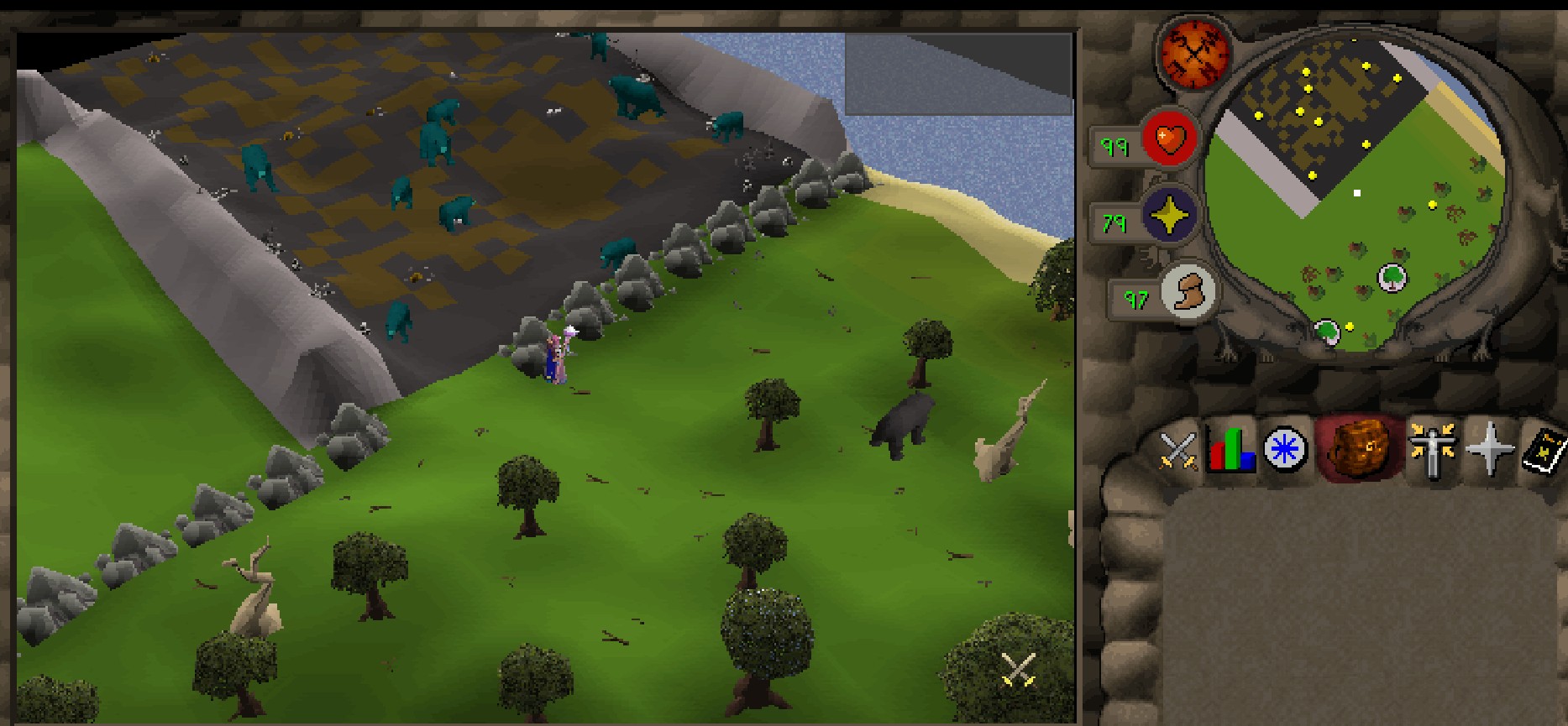The image size is (1568, 726).
Task: Toggle the Hitpoints heart orb
Action: point(1168,138)
